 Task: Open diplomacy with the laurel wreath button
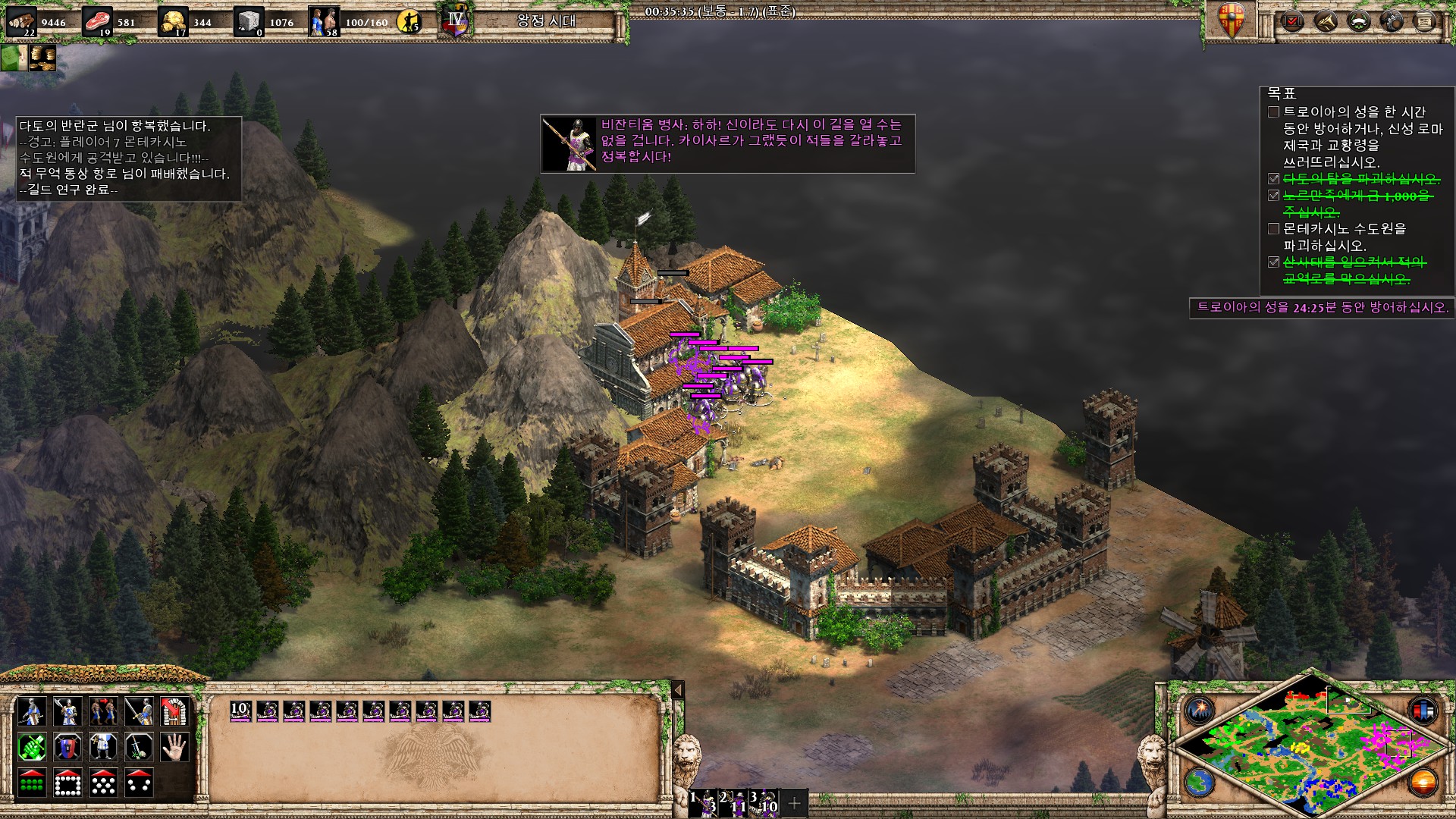pyautogui.click(x=1358, y=21)
